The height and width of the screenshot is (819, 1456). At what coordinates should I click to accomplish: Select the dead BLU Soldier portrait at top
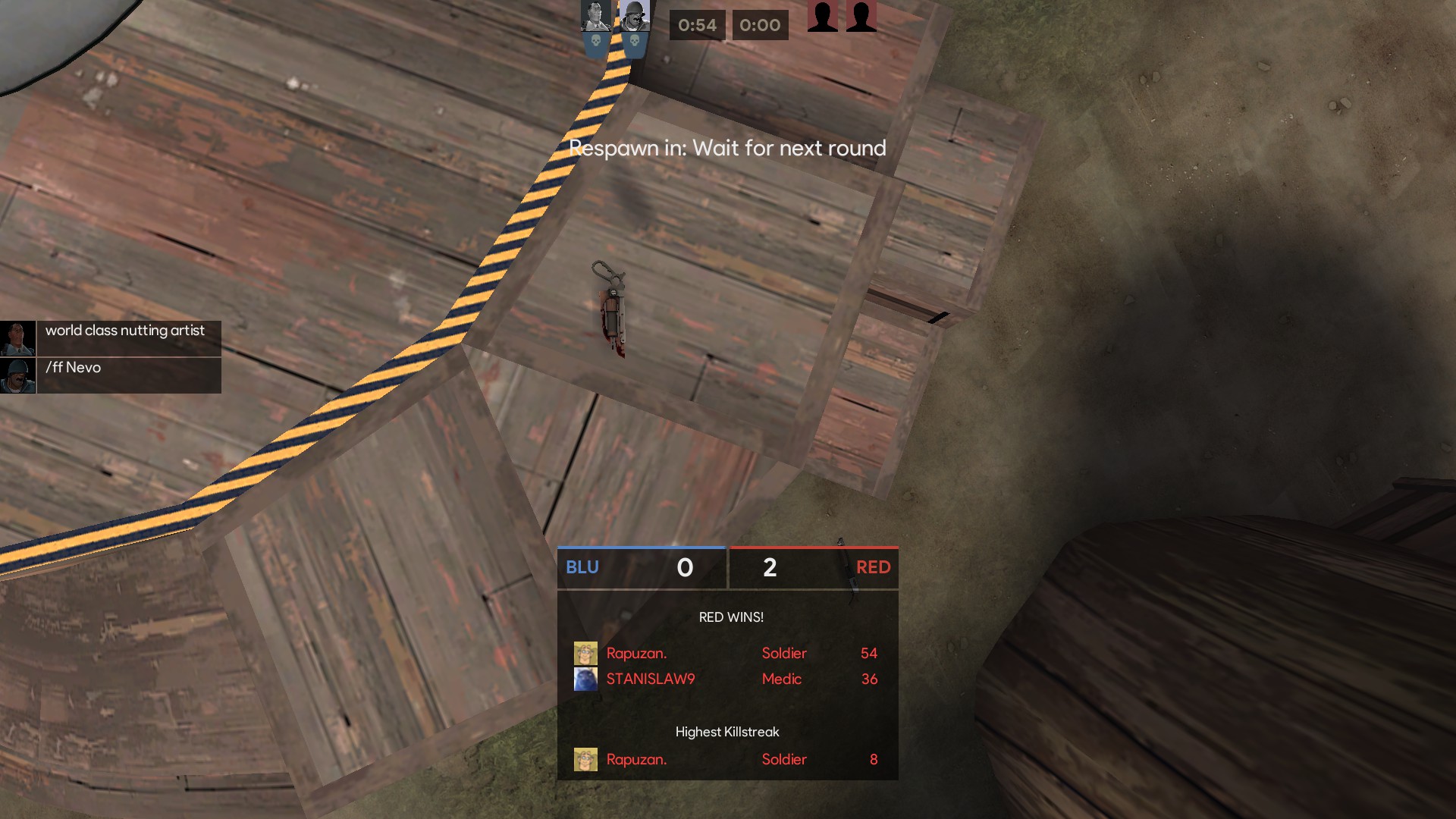(634, 17)
